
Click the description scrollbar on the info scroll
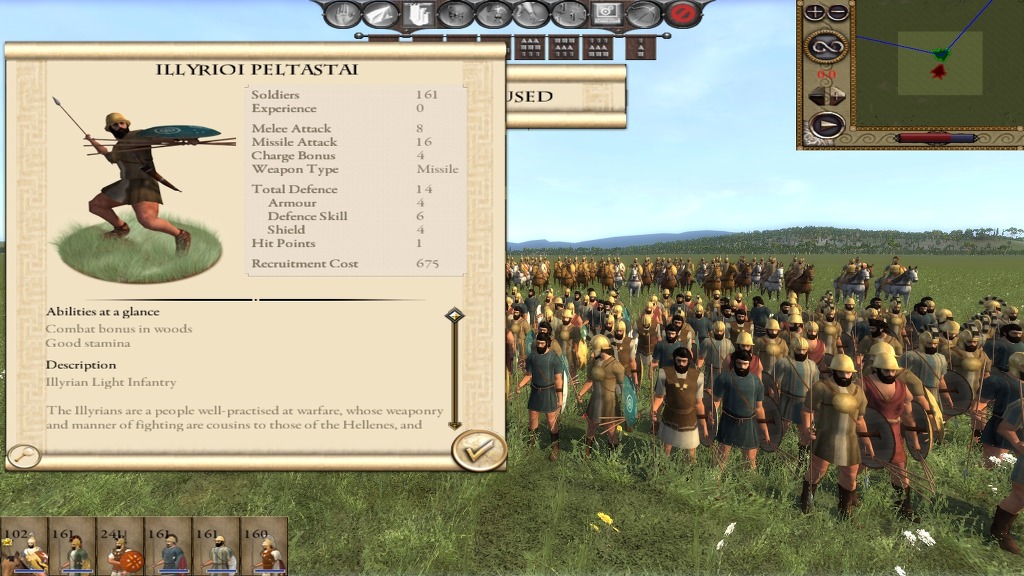[455, 370]
